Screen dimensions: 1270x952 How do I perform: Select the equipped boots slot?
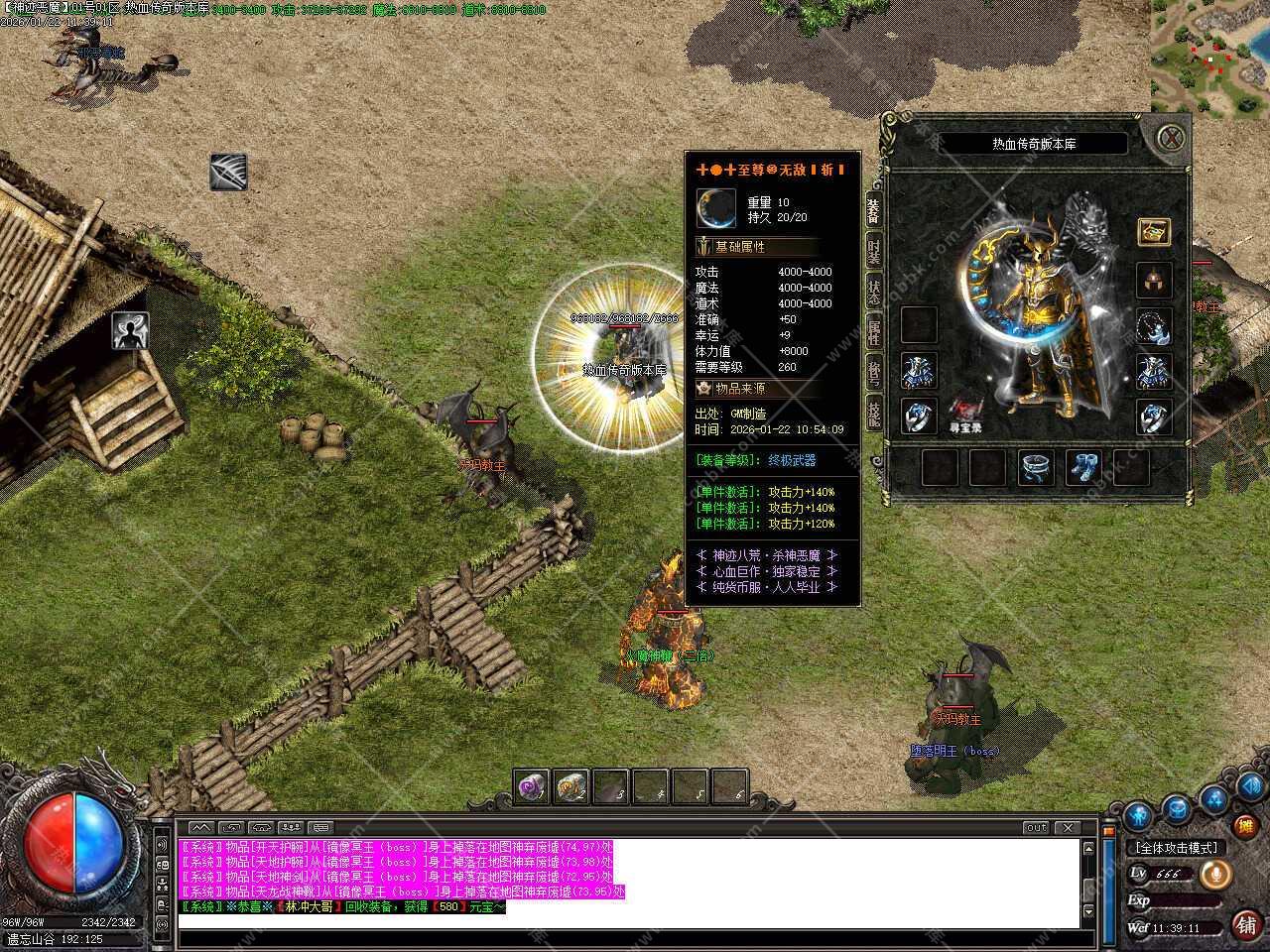1083,468
